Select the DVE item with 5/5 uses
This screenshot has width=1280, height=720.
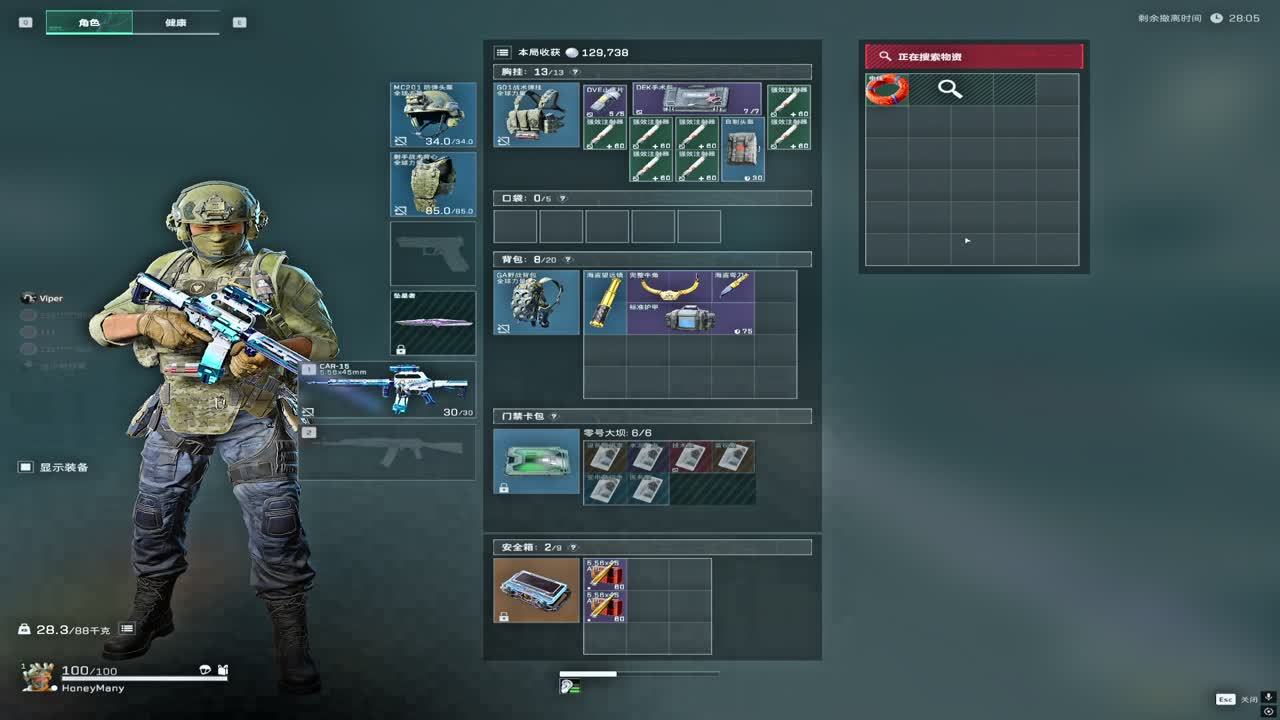pyautogui.click(x=605, y=99)
